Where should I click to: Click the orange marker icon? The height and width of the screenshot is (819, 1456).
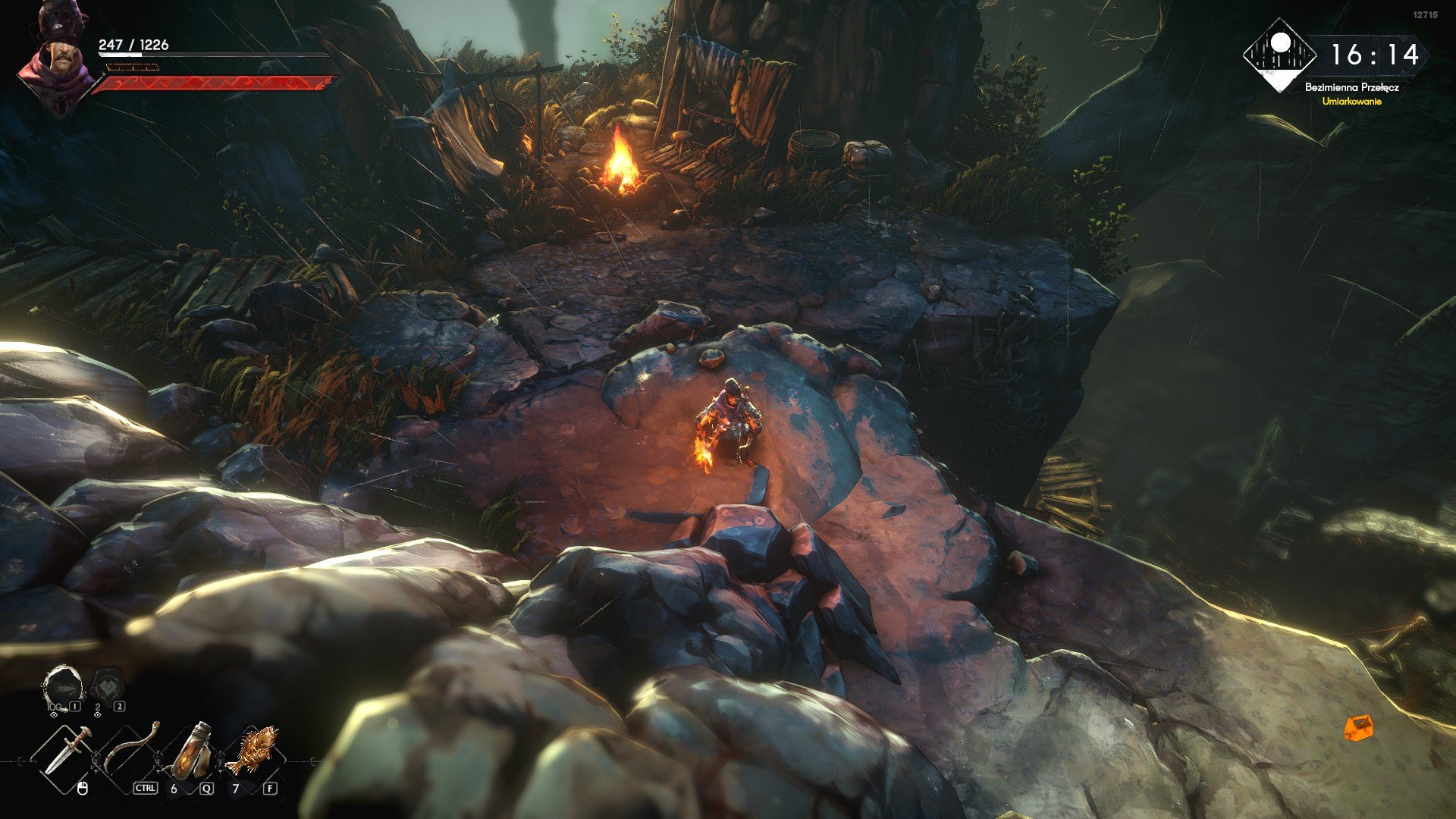coord(1358,728)
